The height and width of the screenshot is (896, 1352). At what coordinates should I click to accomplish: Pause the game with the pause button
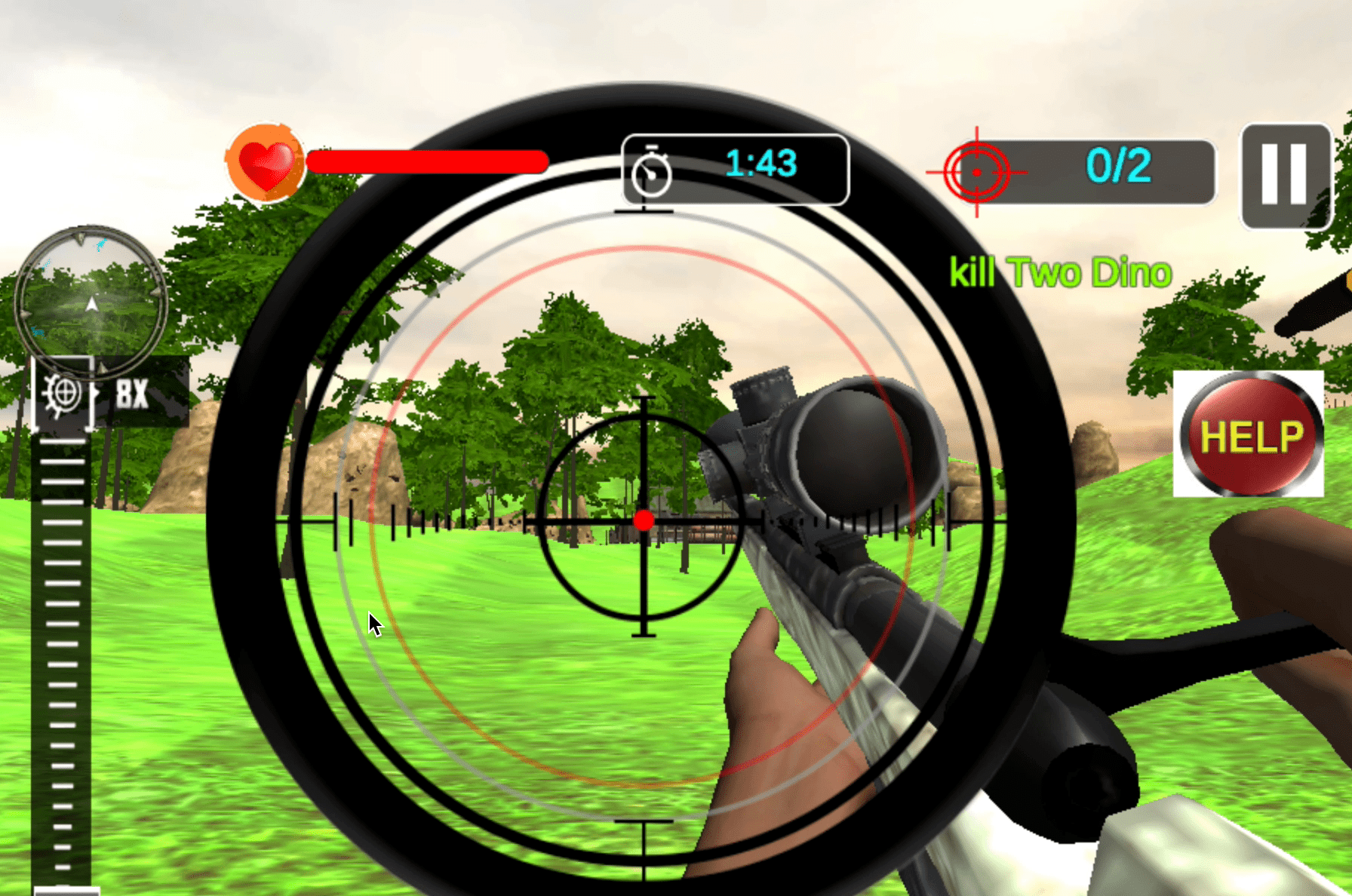(x=1285, y=176)
